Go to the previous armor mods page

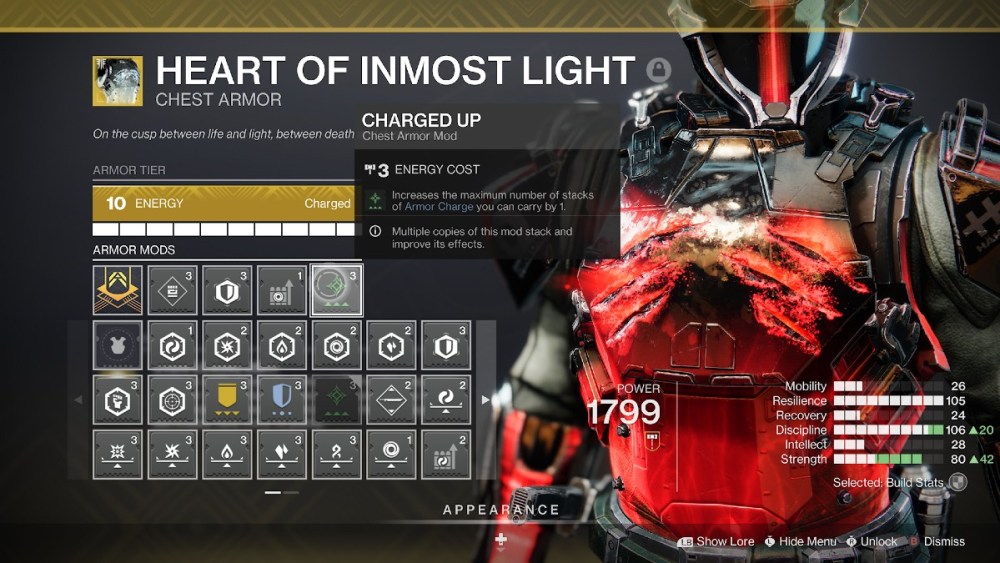[x=79, y=400]
